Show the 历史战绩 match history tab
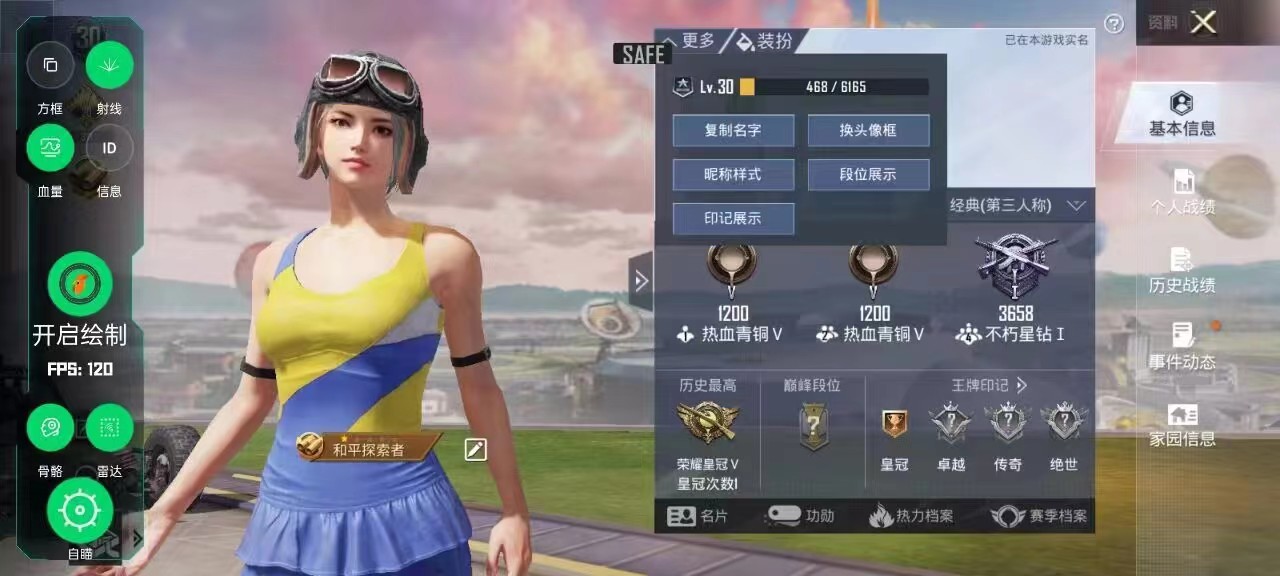The image size is (1280, 576). tap(1182, 270)
